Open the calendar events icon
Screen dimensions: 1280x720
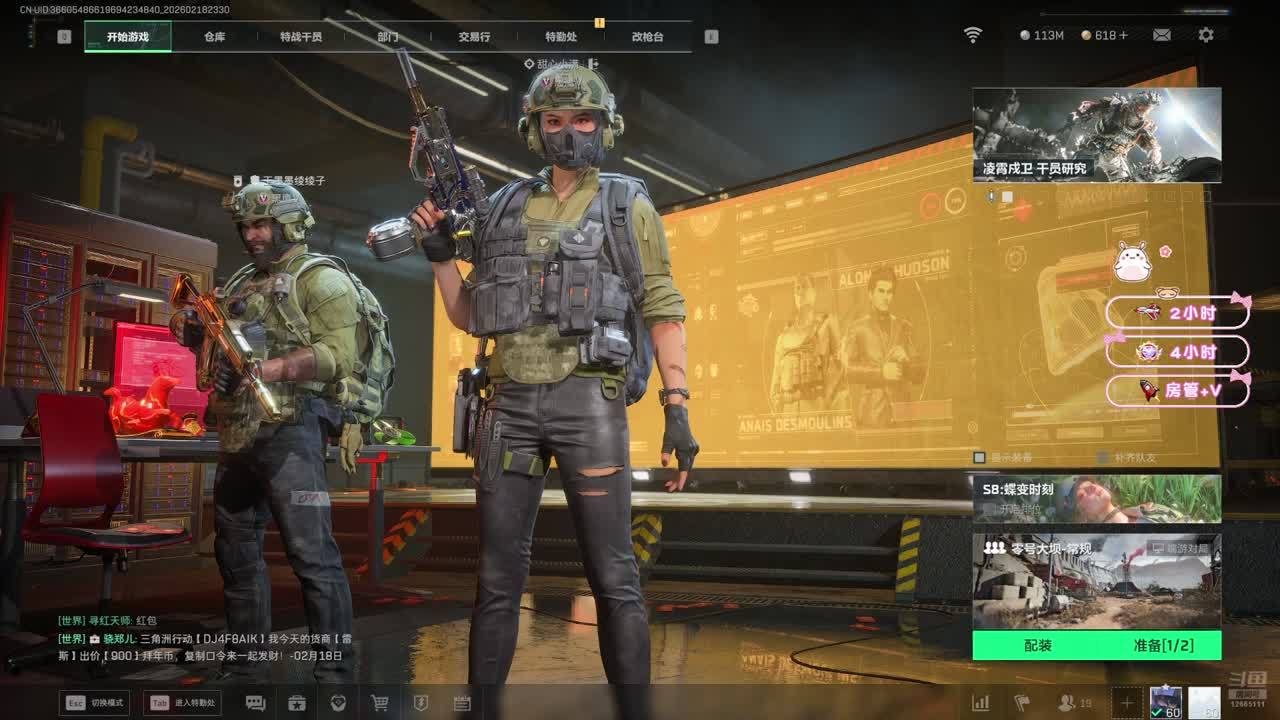(x=462, y=703)
